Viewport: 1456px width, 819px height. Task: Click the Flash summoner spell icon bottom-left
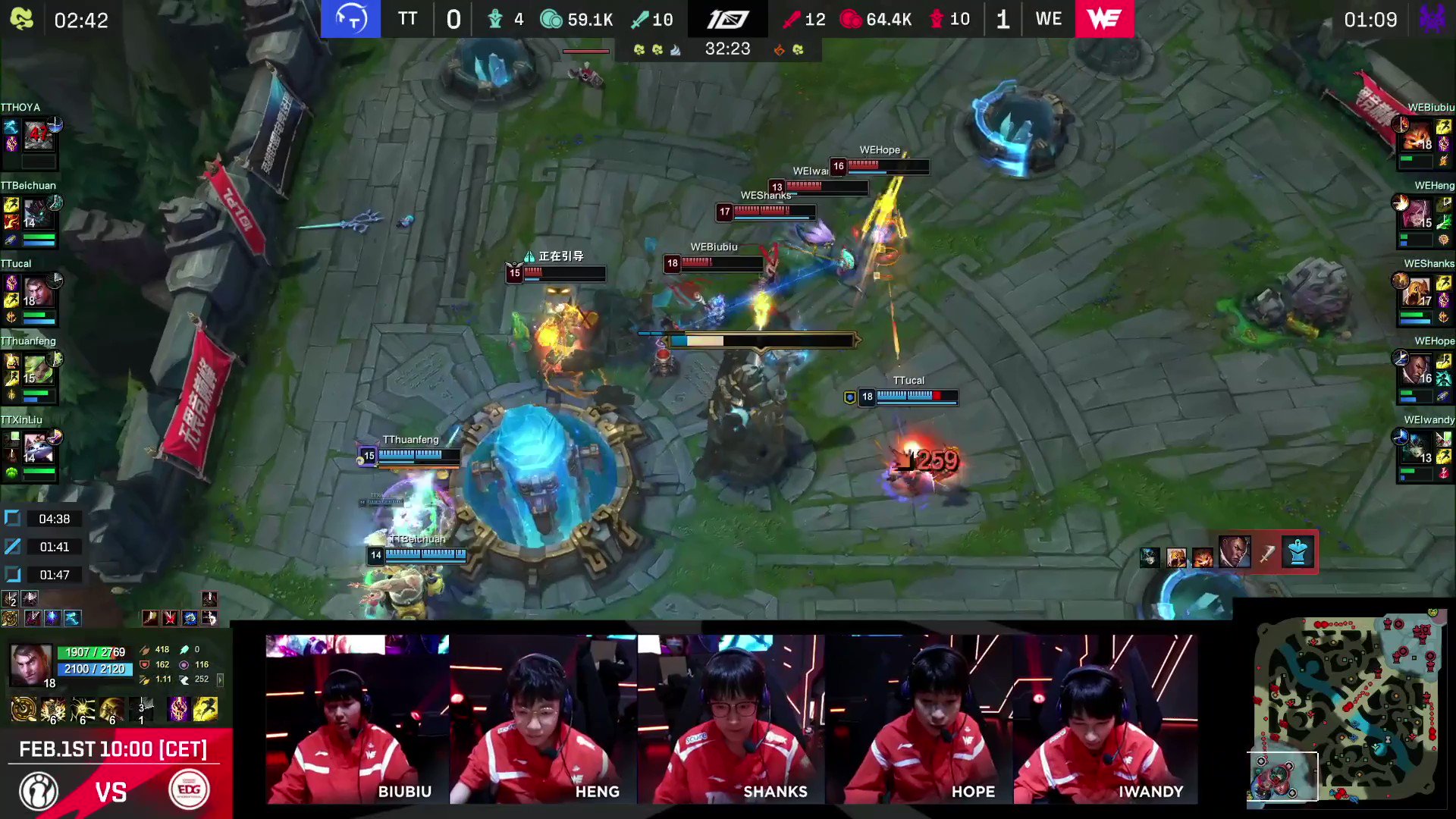coord(207,708)
